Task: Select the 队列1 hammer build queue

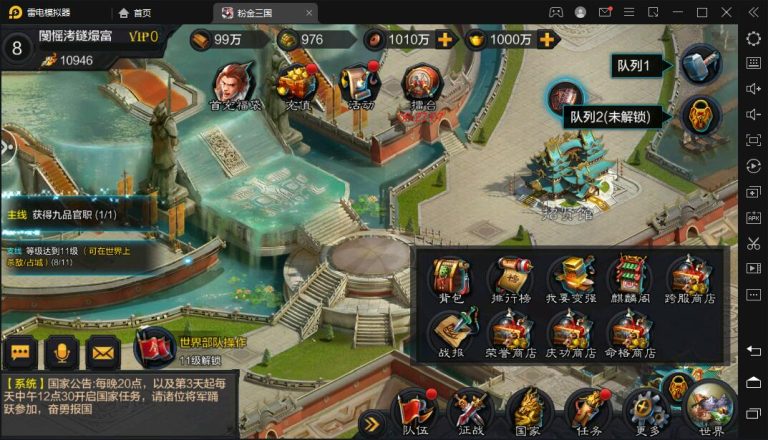Action: tap(699, 65)
